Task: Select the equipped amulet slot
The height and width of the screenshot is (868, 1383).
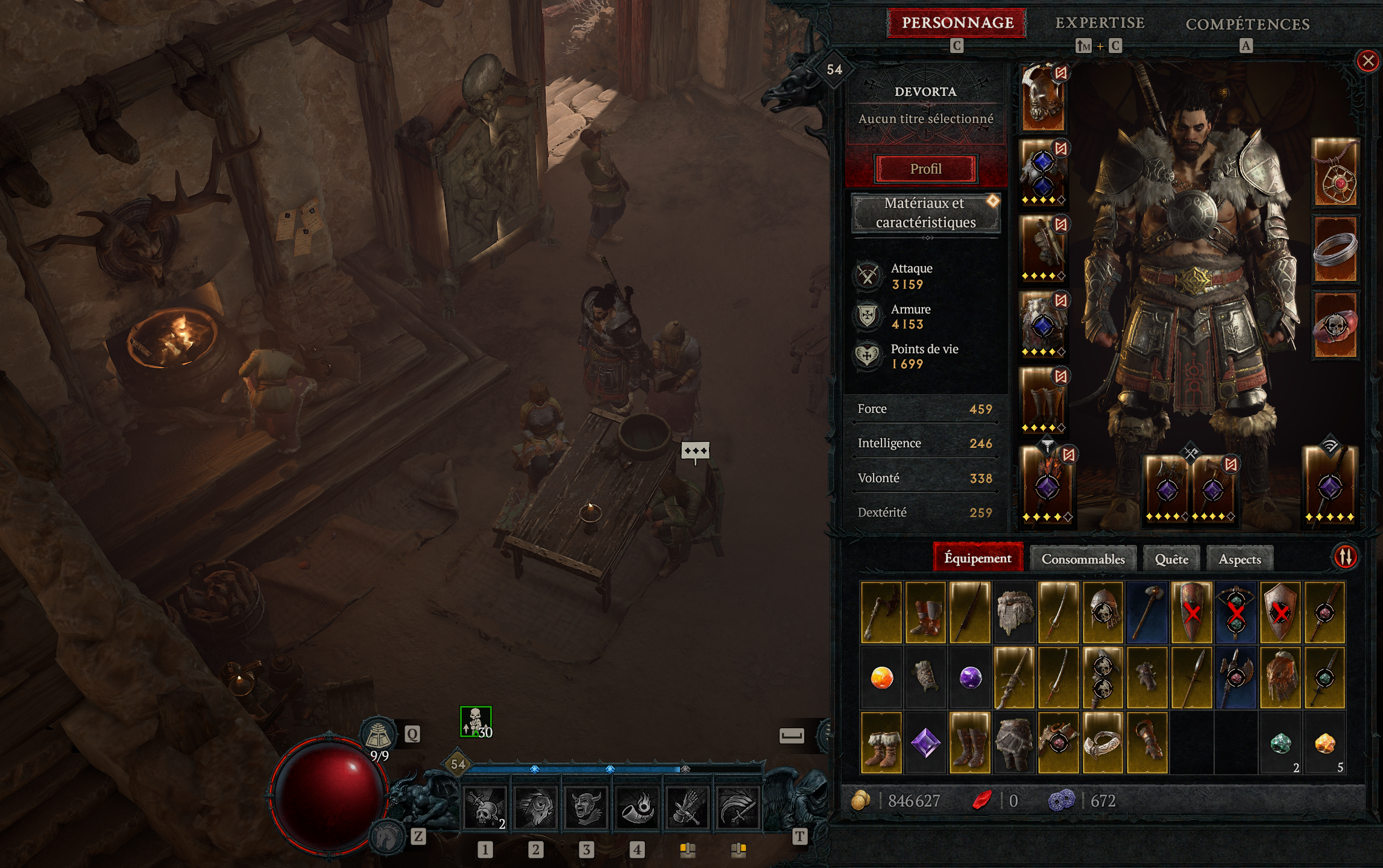Action: pyautogui.click(x=1335, y=173)
